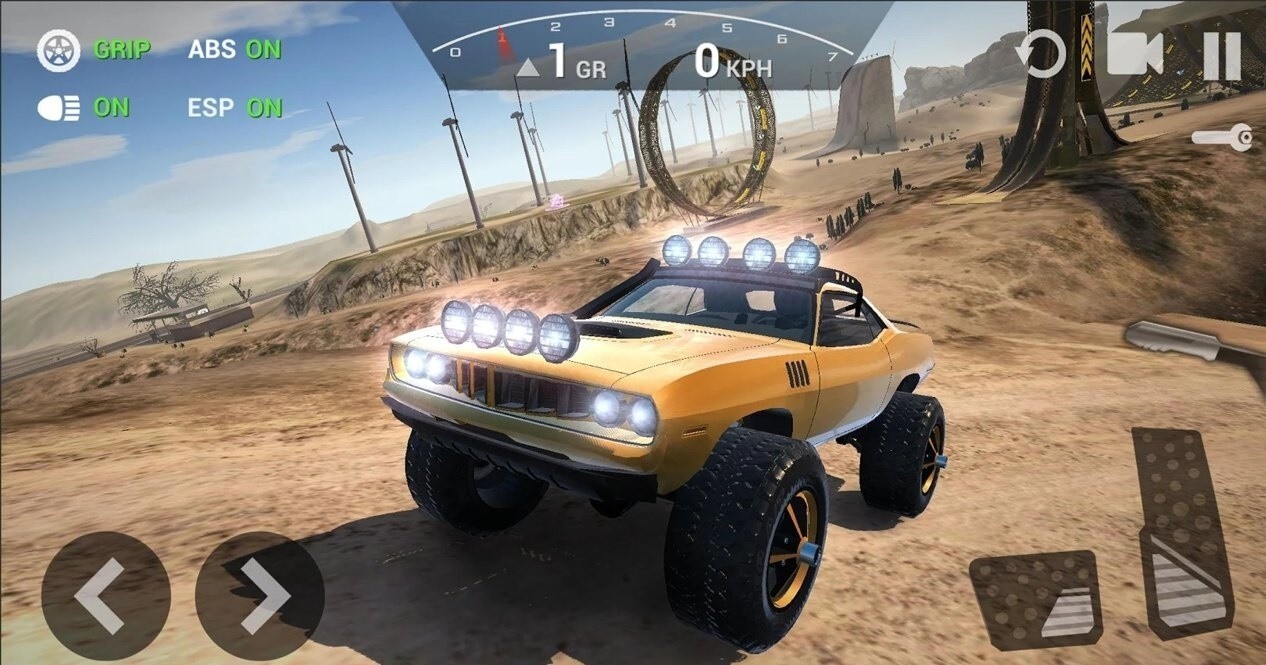This screenshot has height=665, width=1266.
Task: Tap the brake pedal
Action: 1036,600
